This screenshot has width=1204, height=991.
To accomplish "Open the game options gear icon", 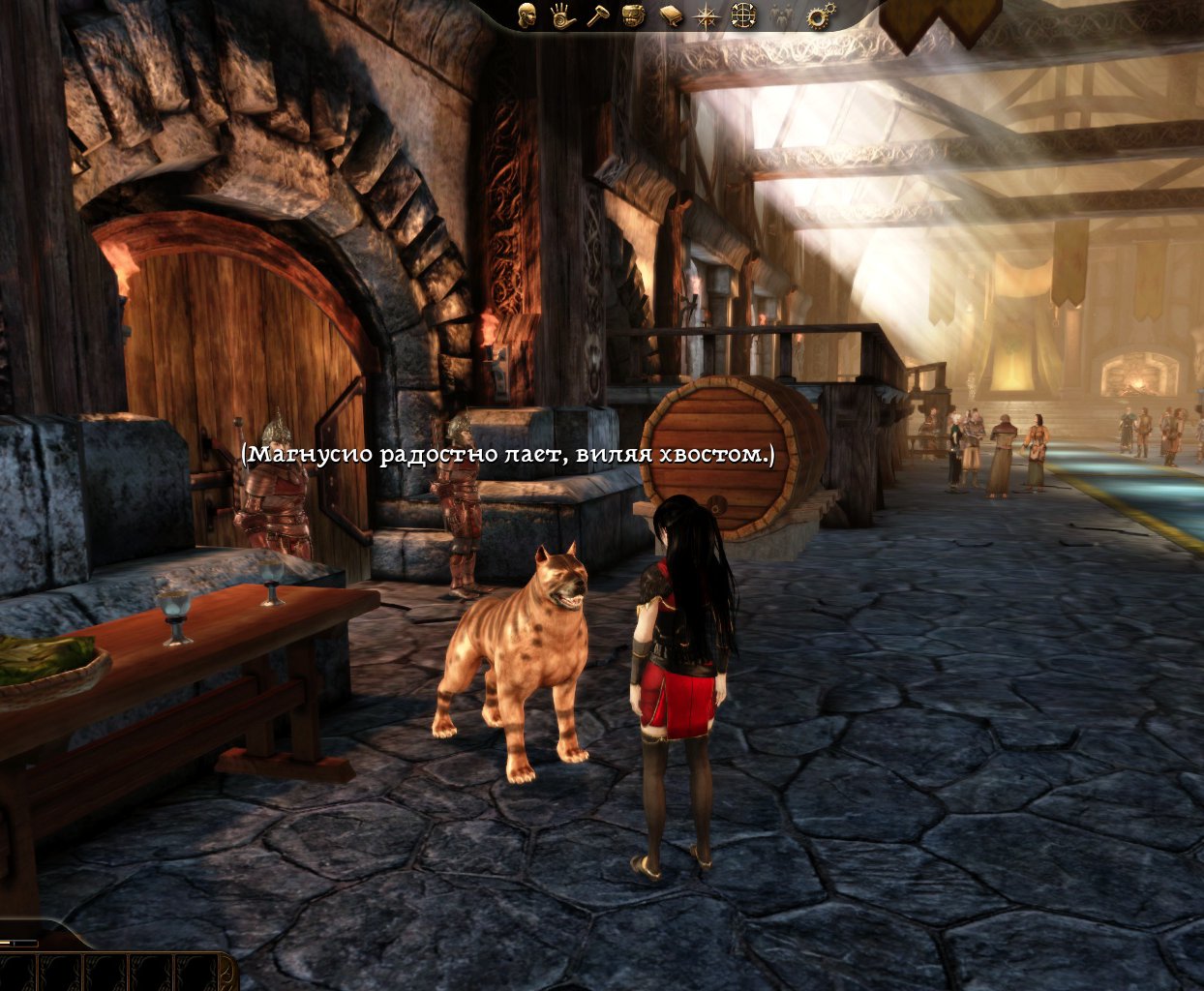I will (x=820, y=15).
